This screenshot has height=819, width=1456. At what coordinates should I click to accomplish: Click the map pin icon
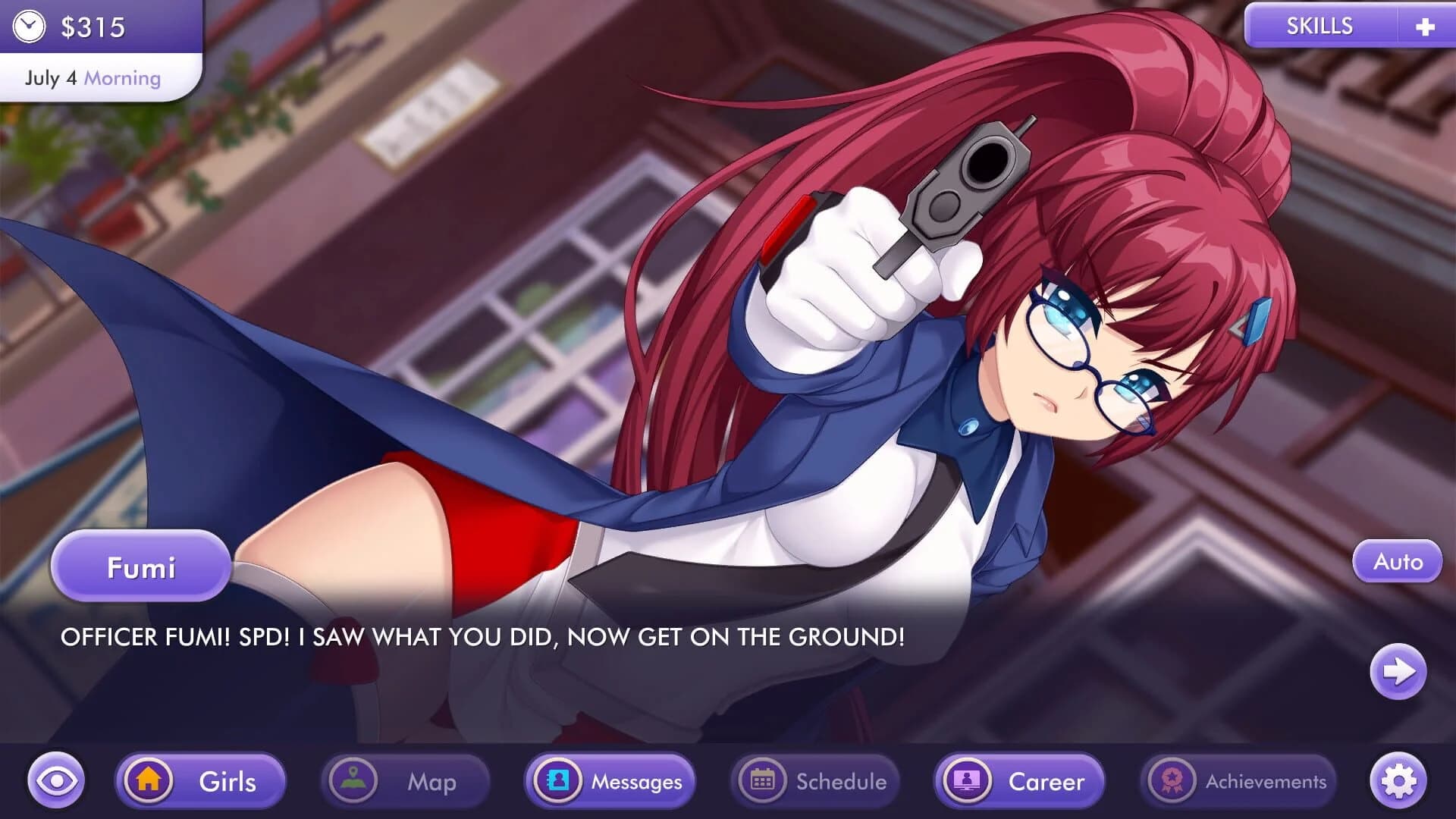(353, 781)
